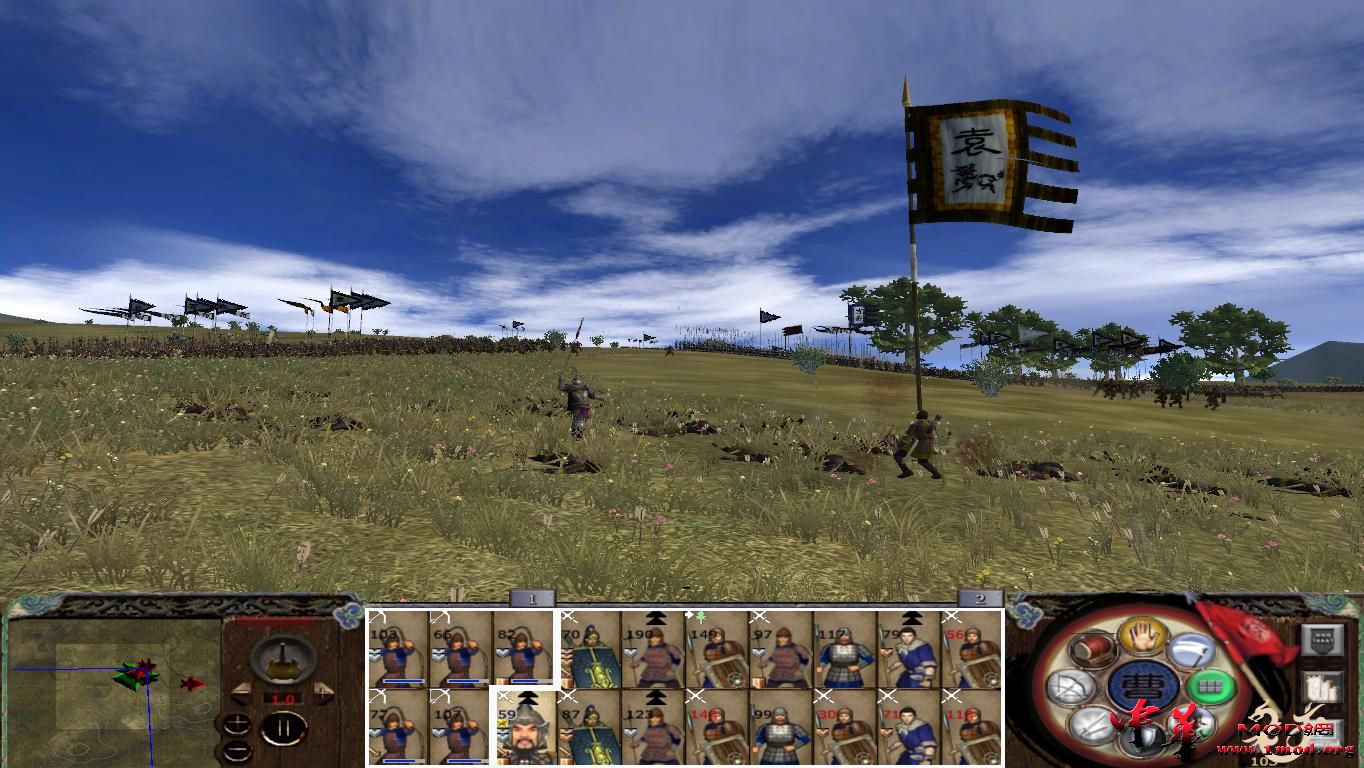Open the battle scrolls icon on right panel
This screenshot has width=1364, height=768.
(1323, 686)
